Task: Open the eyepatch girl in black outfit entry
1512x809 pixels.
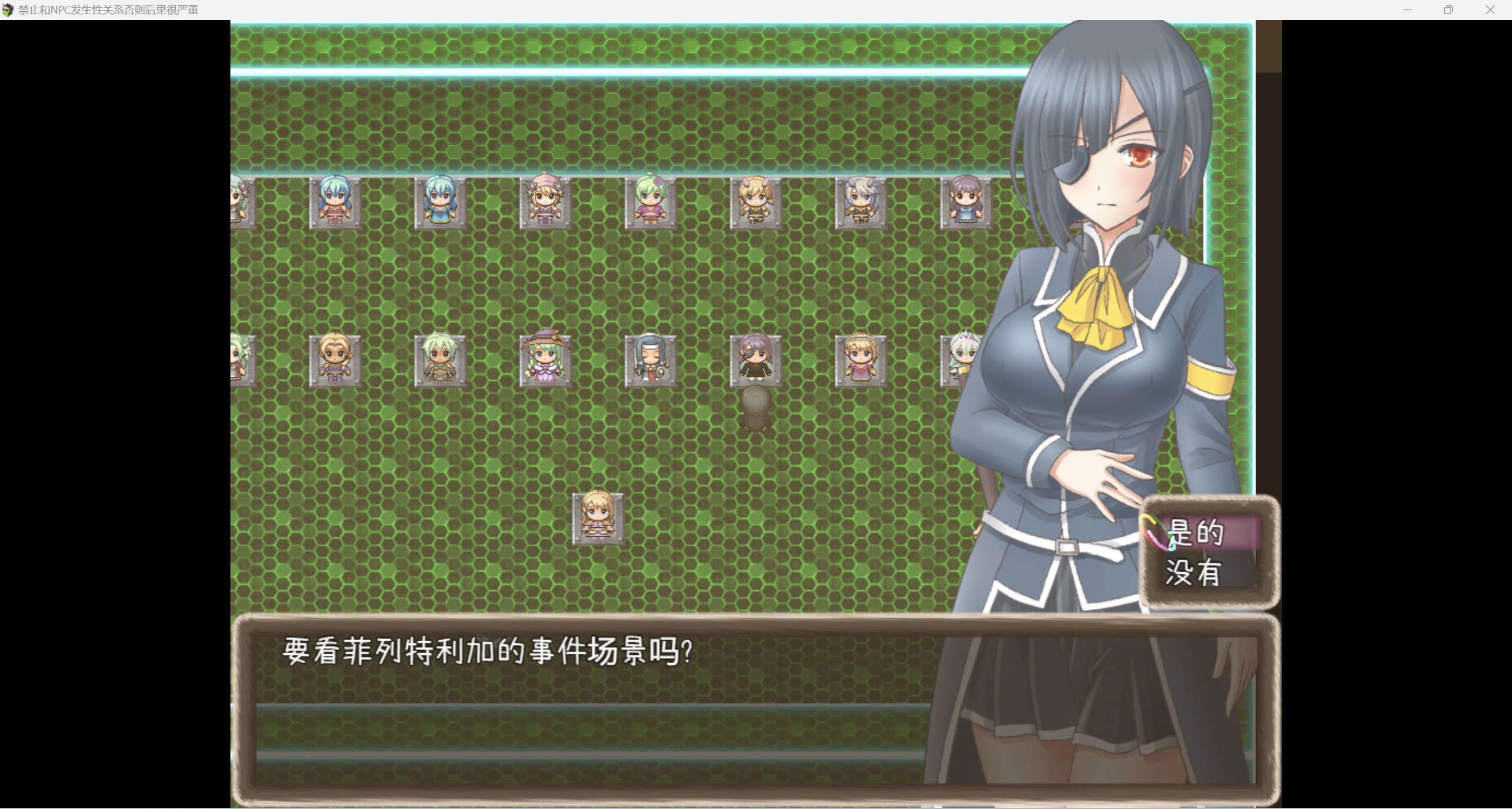Action: [x=756, y=359]
